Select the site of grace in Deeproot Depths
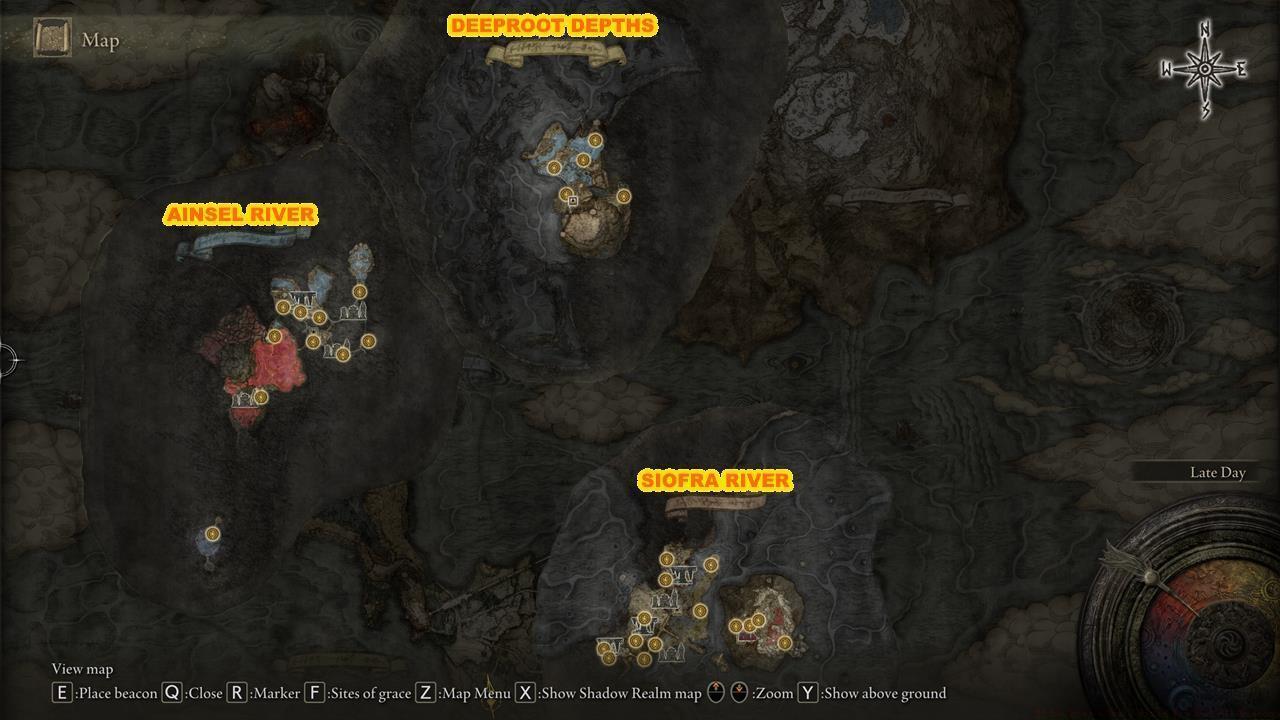Screen dimensions: 1280x720 [x=595, y=140]
